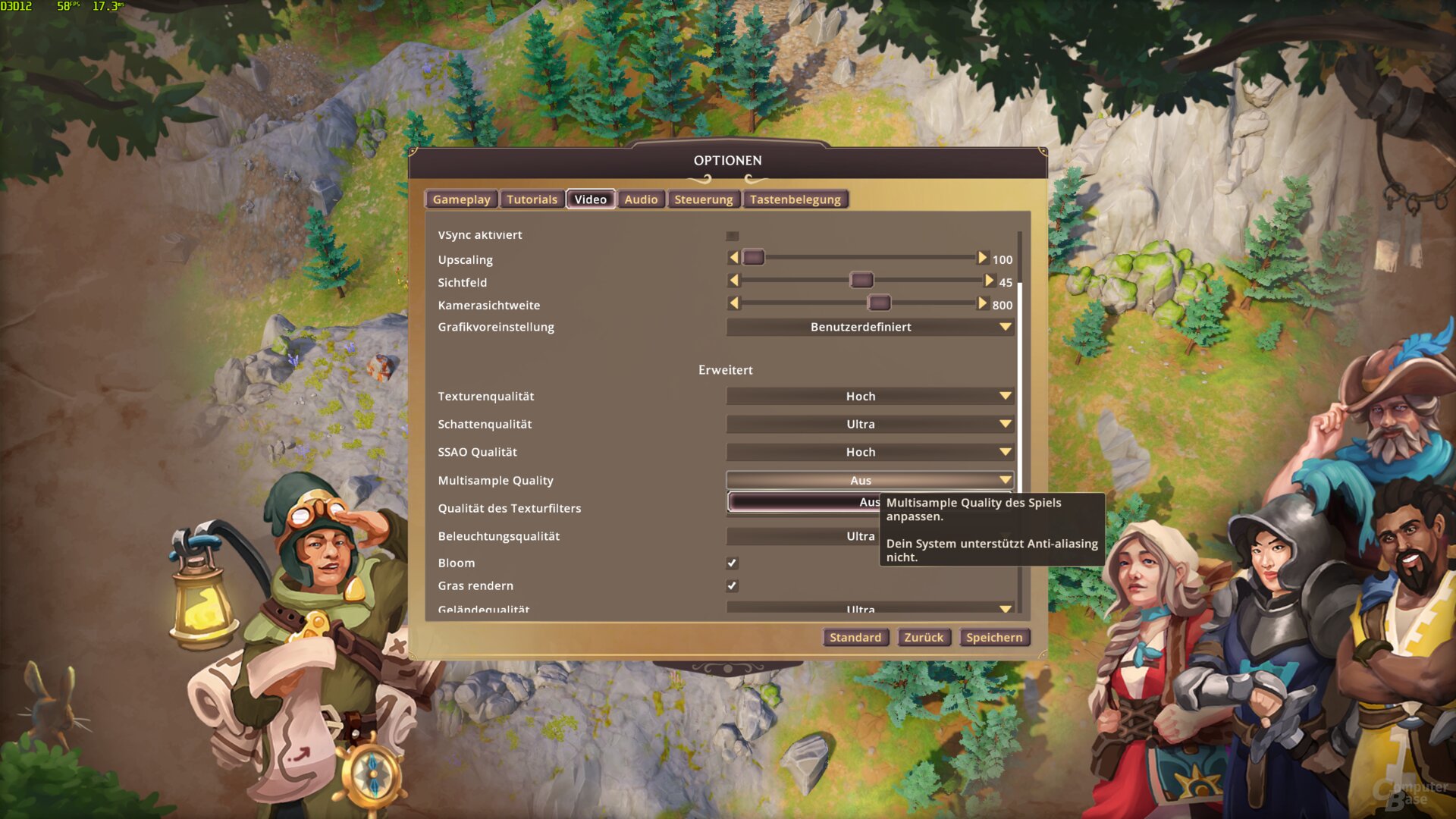Screen dimensions: 1456x819
Task: Switch to the Steuerung tab
Action: coord(703,199)
